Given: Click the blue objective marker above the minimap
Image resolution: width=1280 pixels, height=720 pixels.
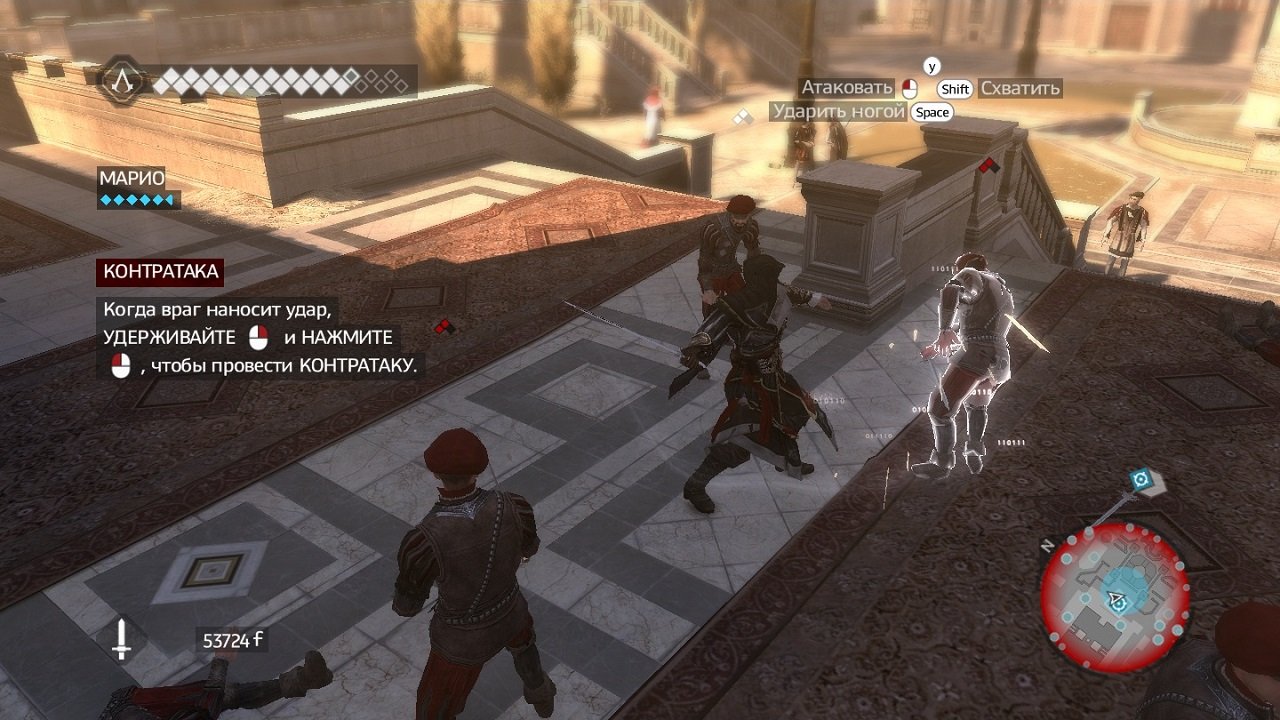Looking at the screenshot, I should tap(1140, 480).
